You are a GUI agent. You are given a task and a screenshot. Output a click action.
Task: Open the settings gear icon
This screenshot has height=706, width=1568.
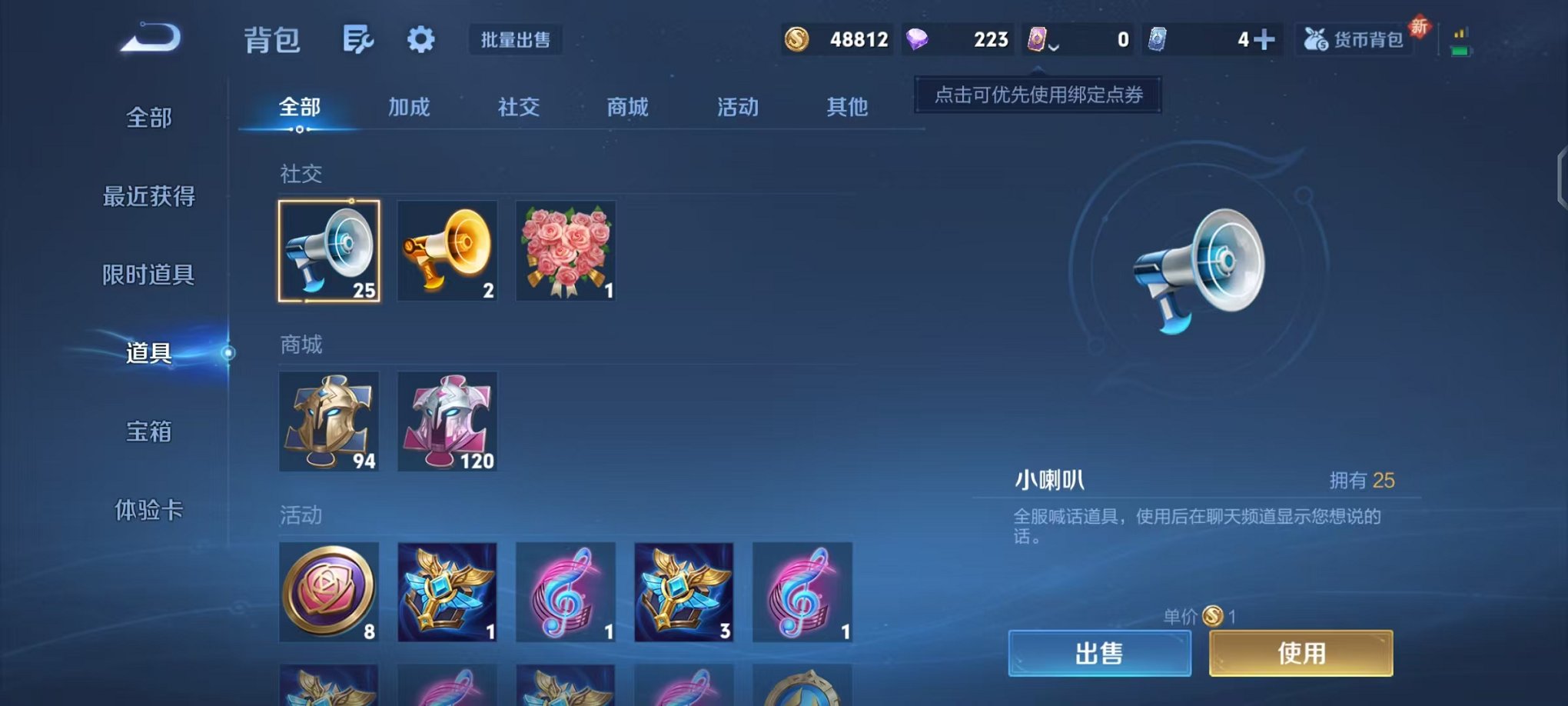[x=420, y=38]
